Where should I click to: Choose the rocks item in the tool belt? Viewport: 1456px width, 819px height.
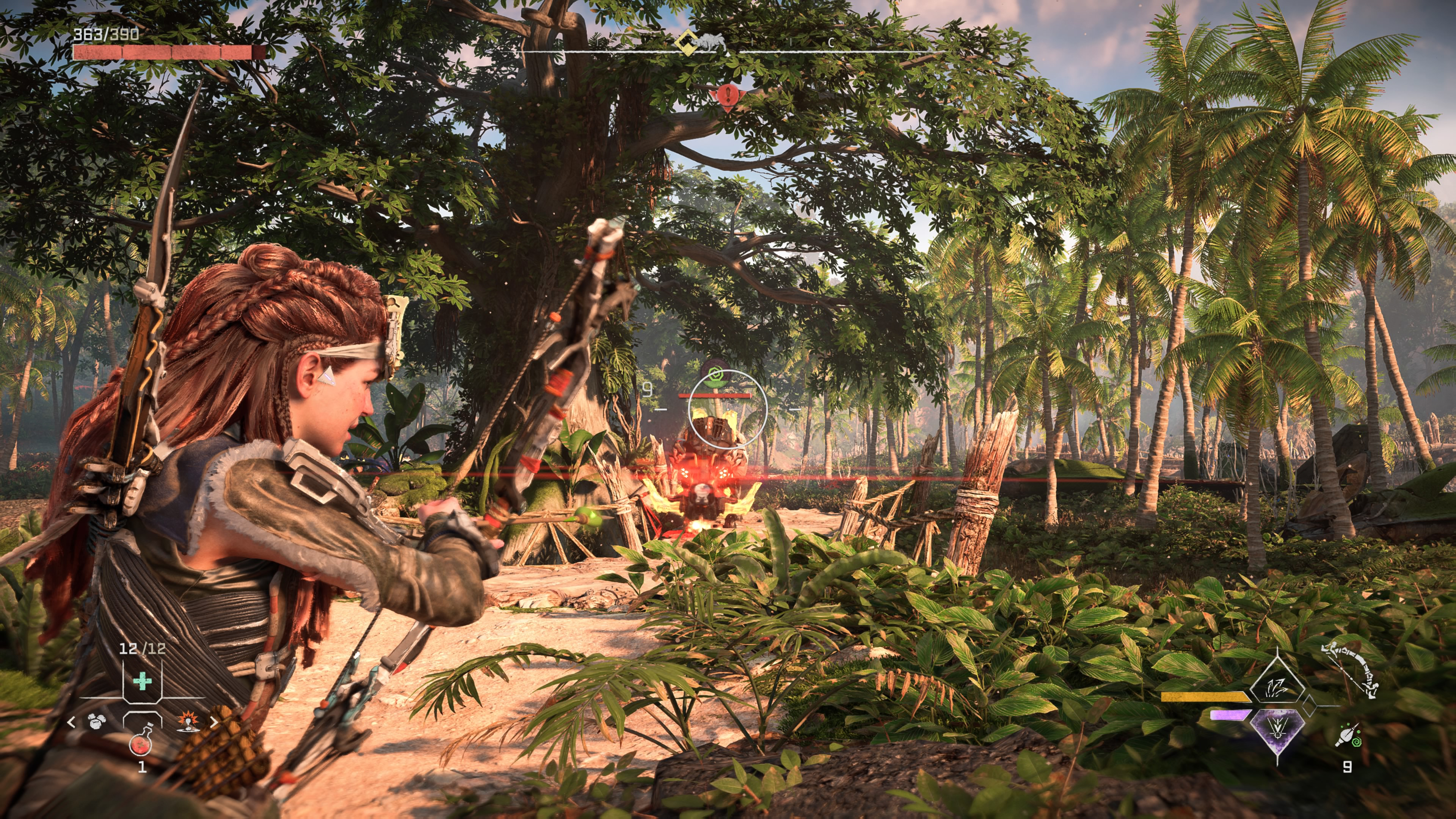pyautogui.click(x=96, y=722)
